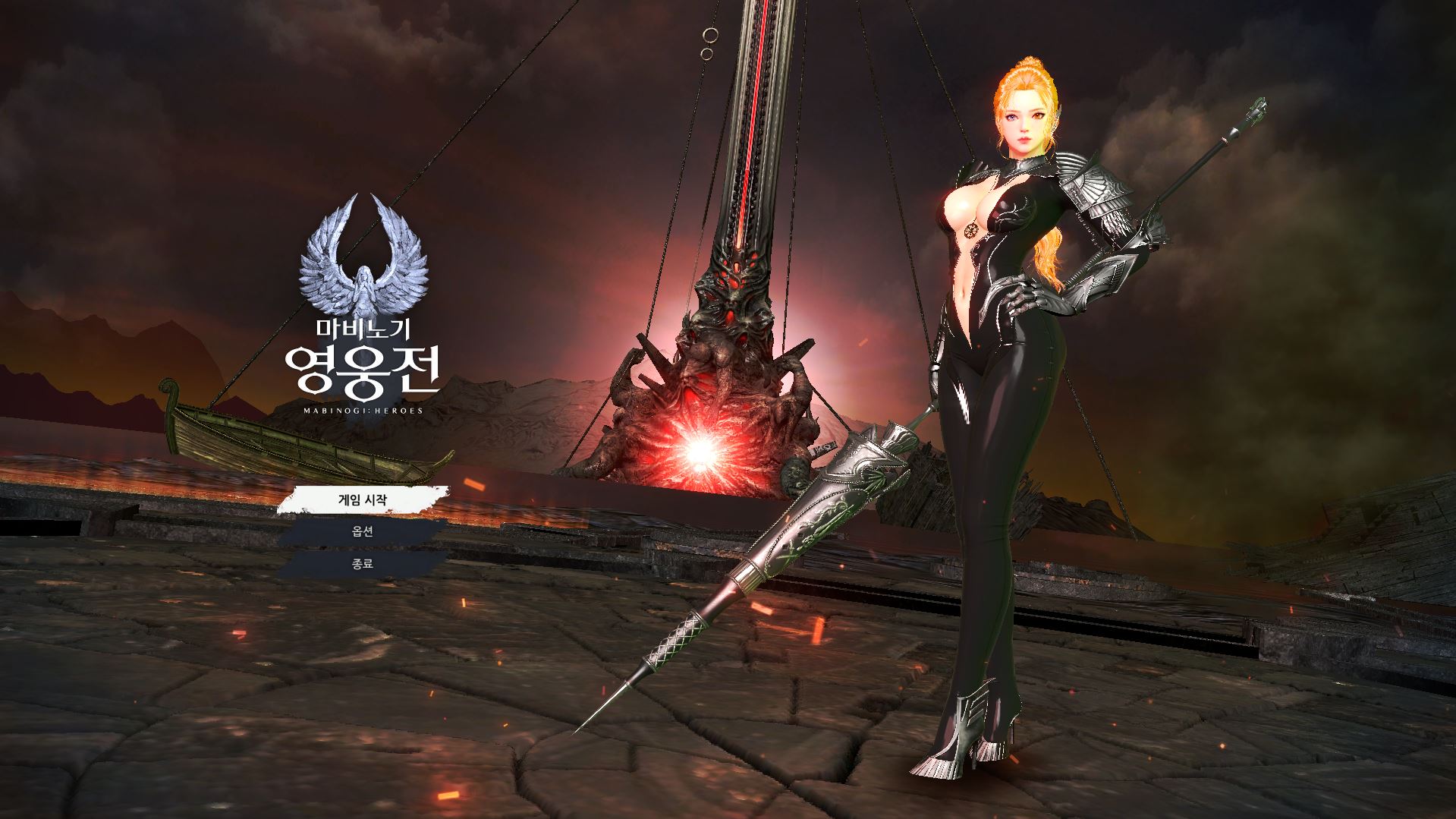Open the 옵션 options menu
This screenshot has height=819, width=1456.
(363, 531)
